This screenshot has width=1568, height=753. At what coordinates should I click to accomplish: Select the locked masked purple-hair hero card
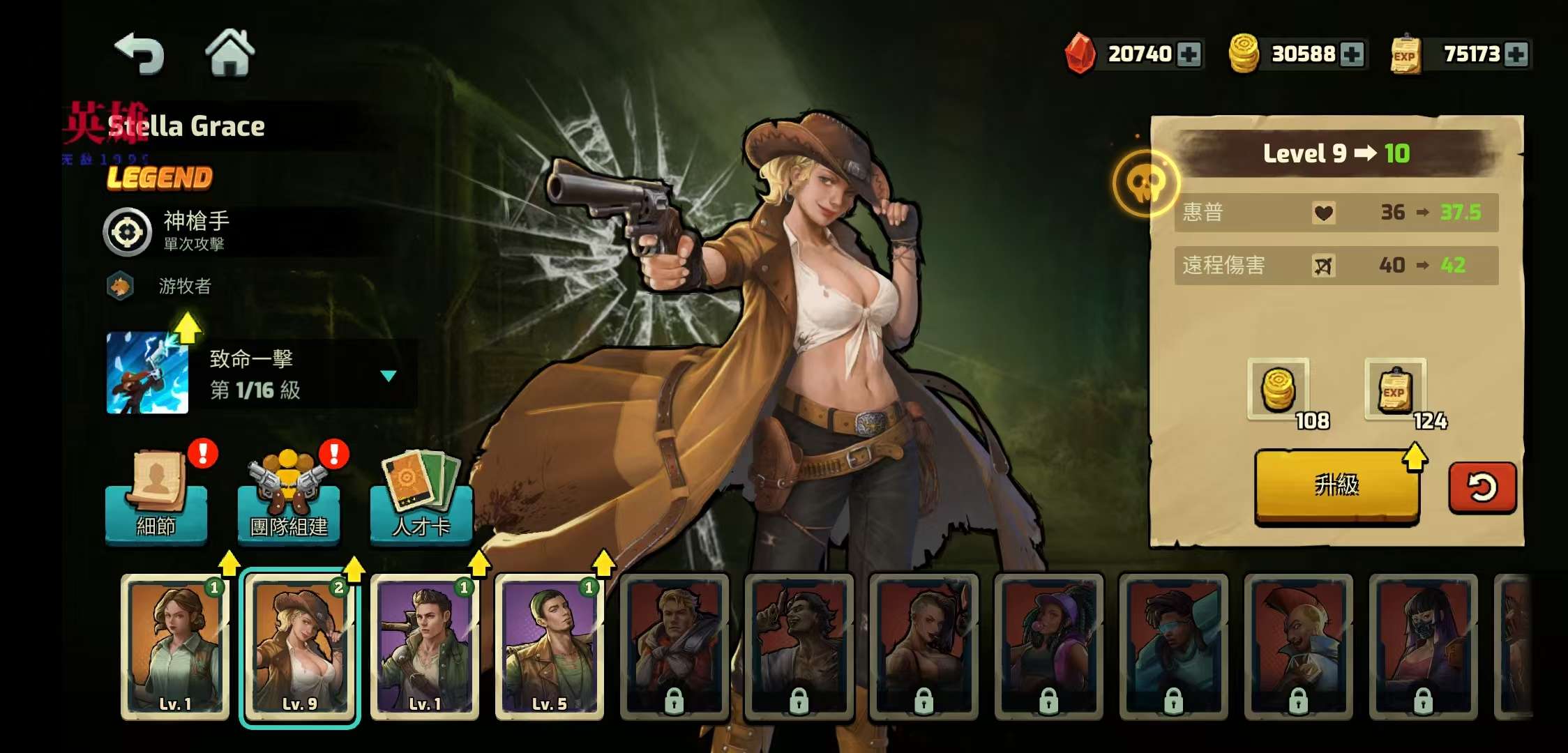(1423, 646)
